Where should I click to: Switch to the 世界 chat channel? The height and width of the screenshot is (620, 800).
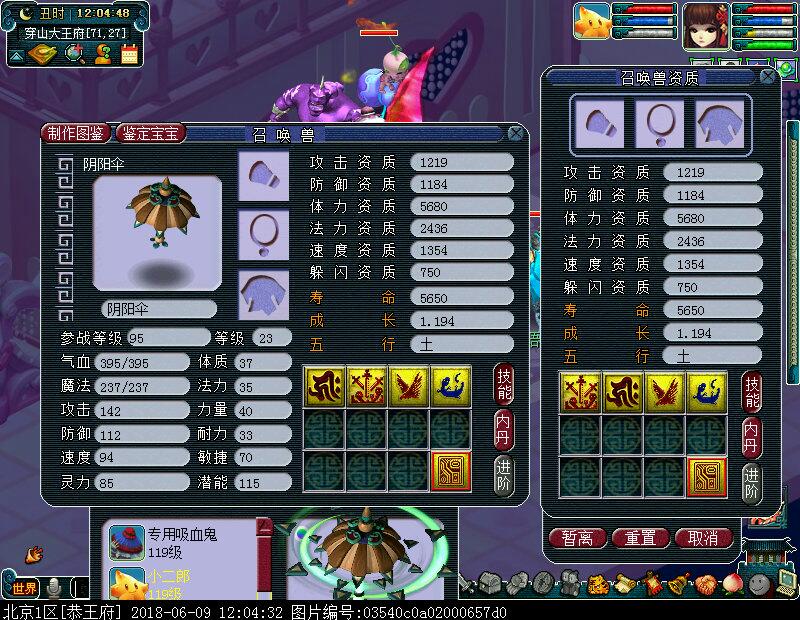(23, 587)
